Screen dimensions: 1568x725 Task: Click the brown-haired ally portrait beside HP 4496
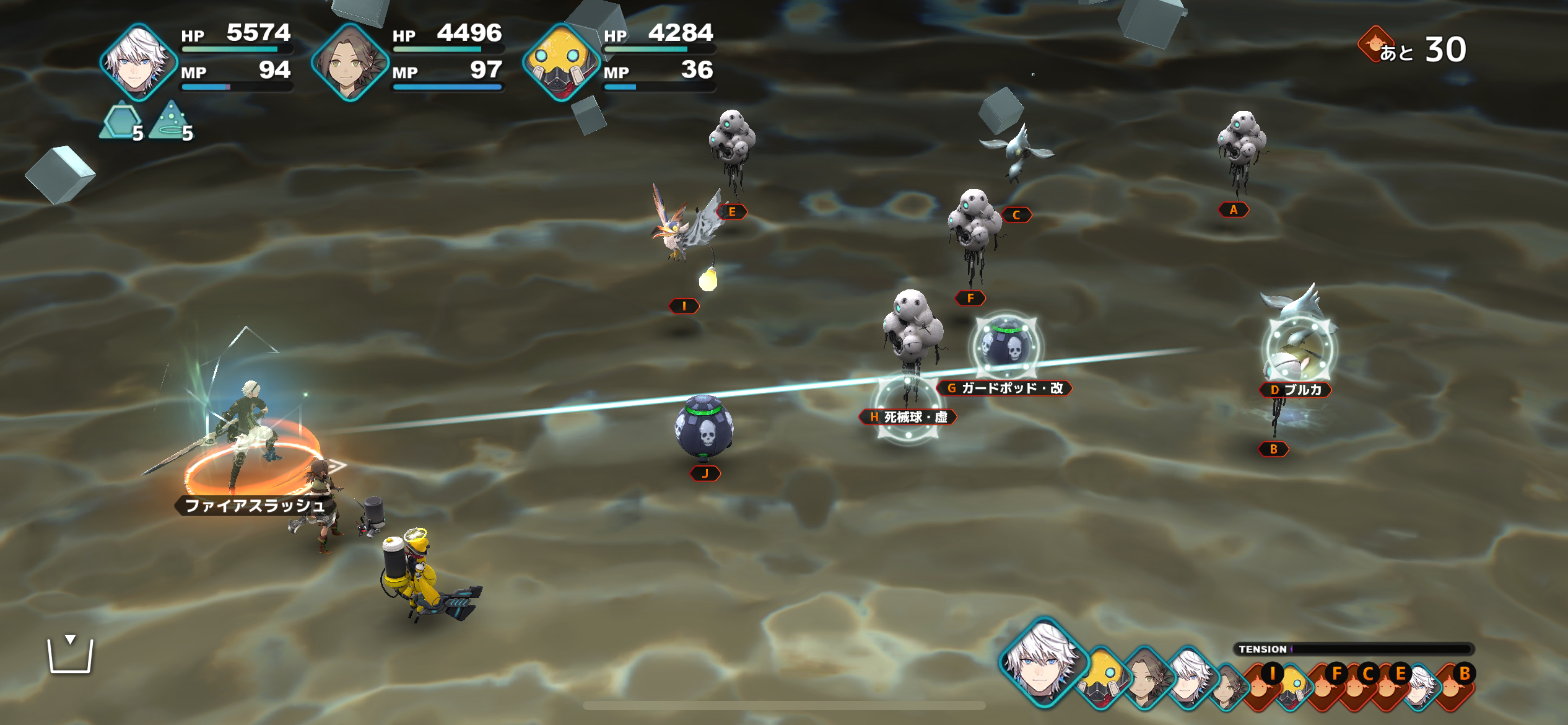350,63
